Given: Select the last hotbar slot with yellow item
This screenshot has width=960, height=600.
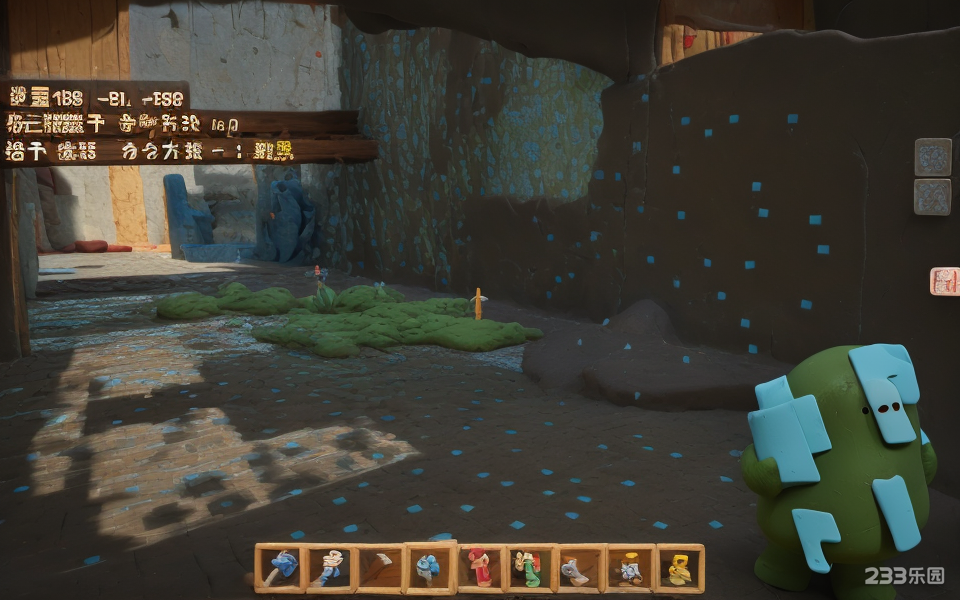Looking at the screenshot, I should [680, 568].
